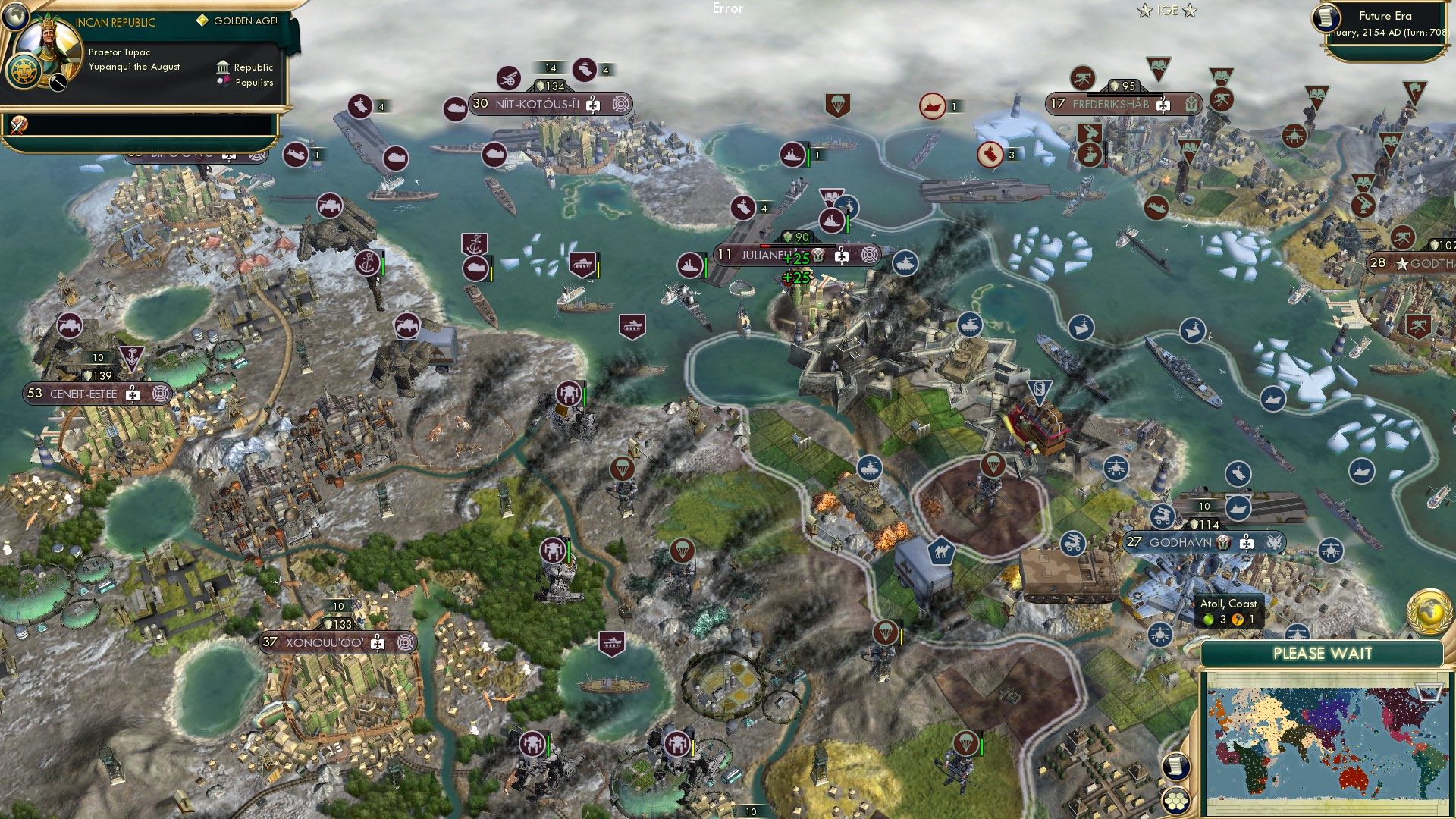Click the Populists ideology flower icon
This screenshot has height=819, width=1456.
click(x=223, y=82)
